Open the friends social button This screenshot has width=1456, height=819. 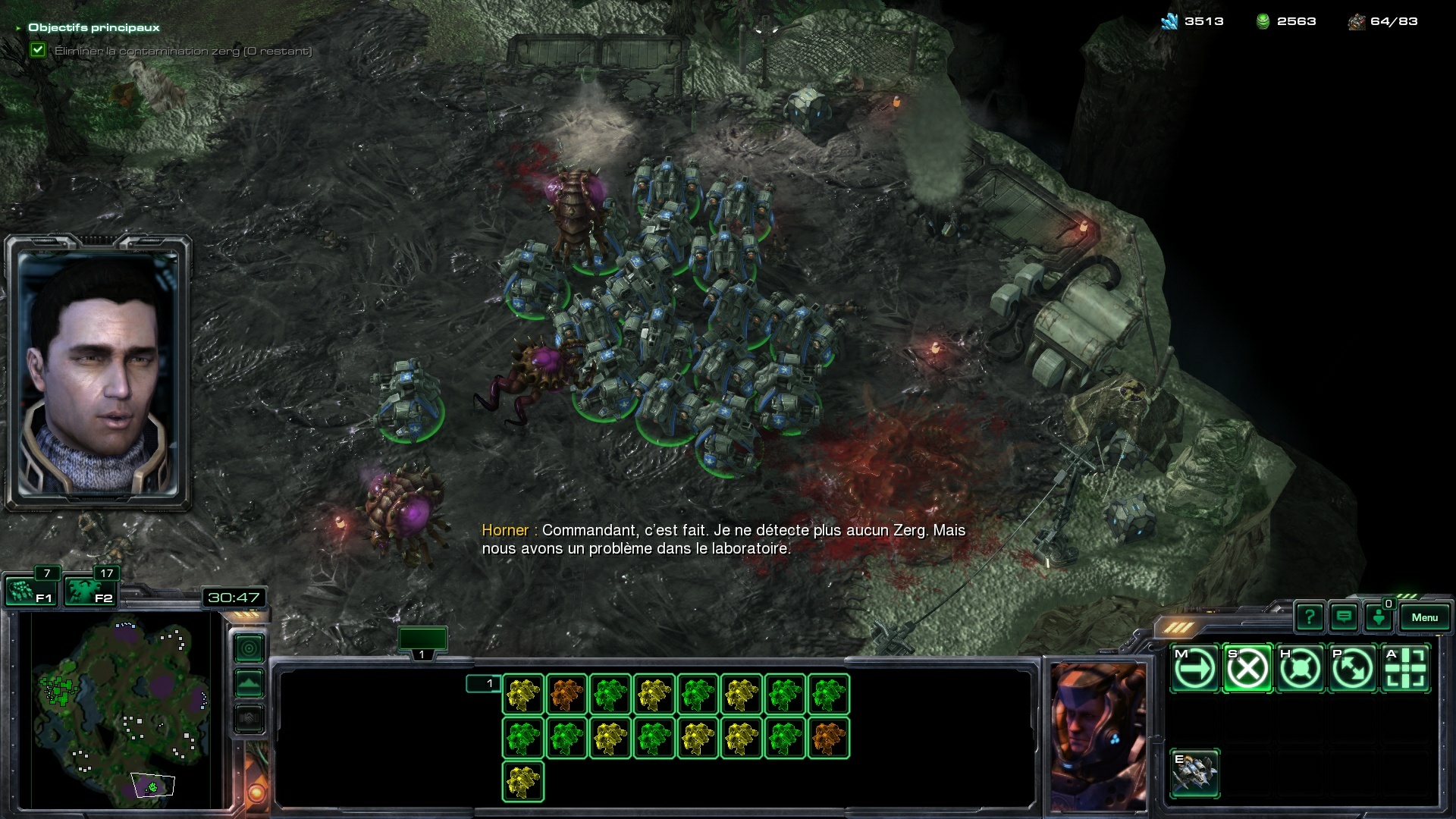pos(1378,617)
